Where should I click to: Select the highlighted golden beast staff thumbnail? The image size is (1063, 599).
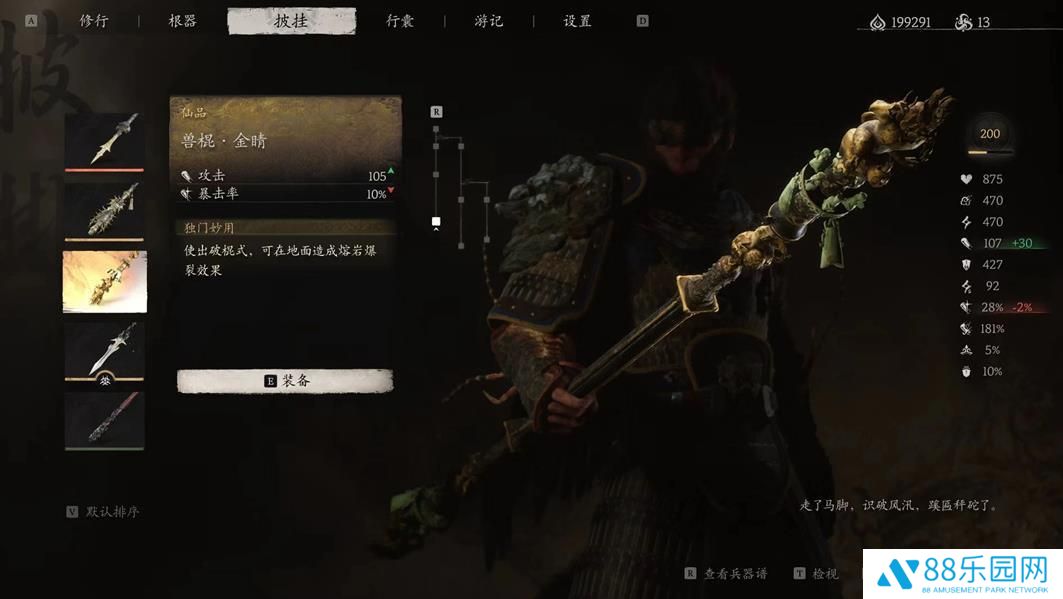(x=105, y=281)
